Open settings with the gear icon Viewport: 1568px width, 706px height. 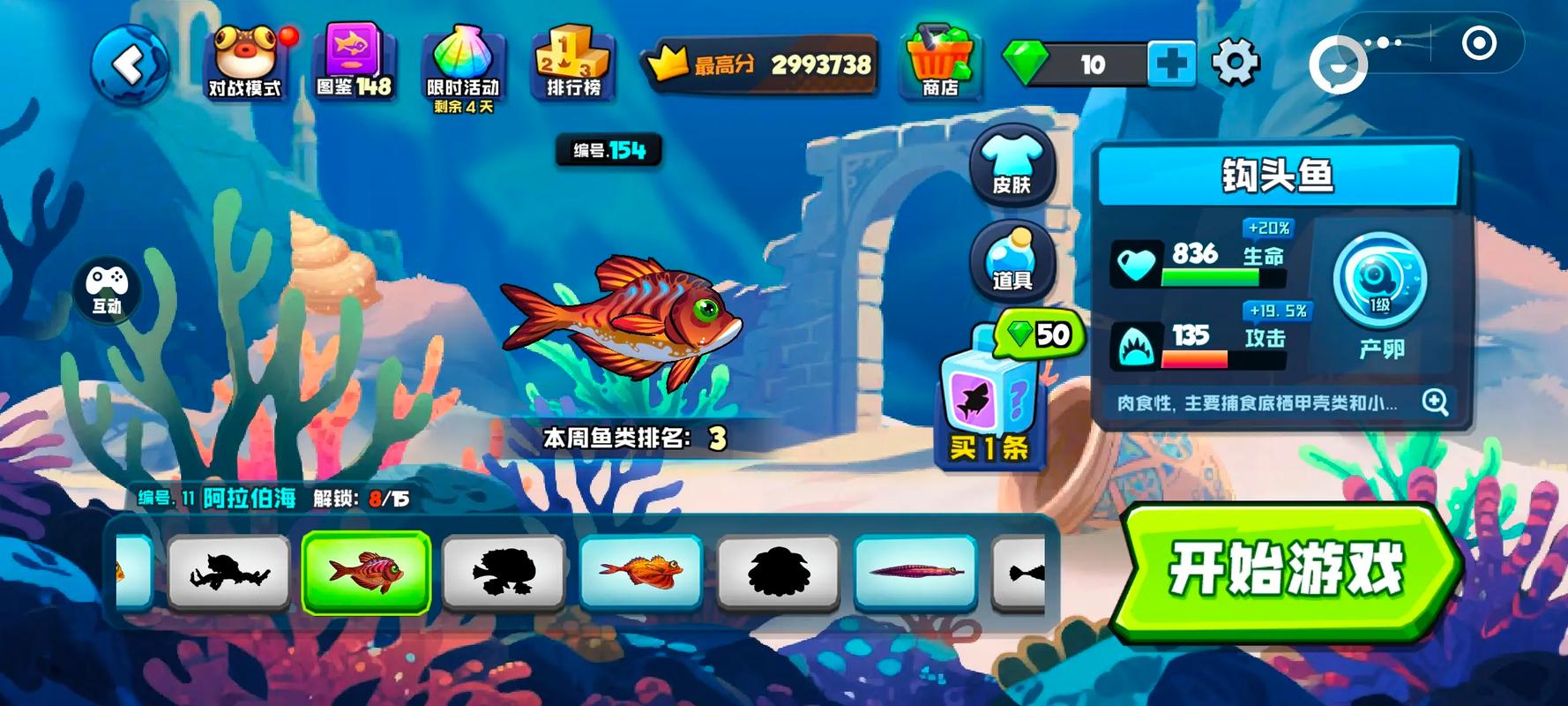(x=1235, y=63)
